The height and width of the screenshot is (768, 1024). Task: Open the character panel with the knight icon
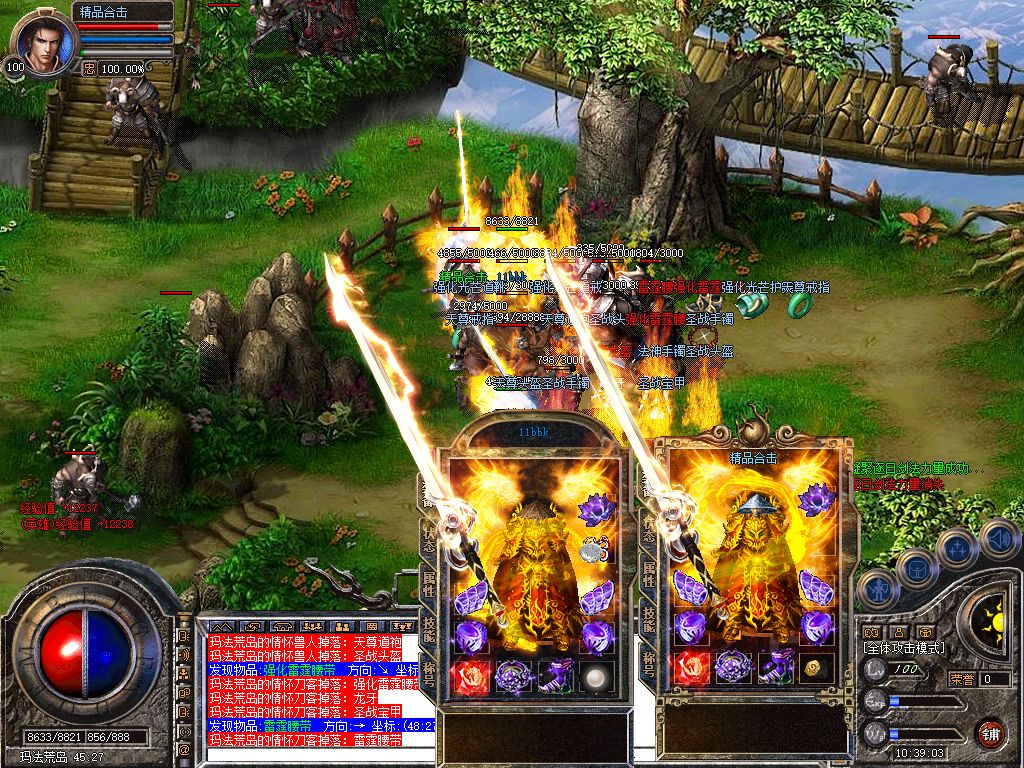(878, 587)
